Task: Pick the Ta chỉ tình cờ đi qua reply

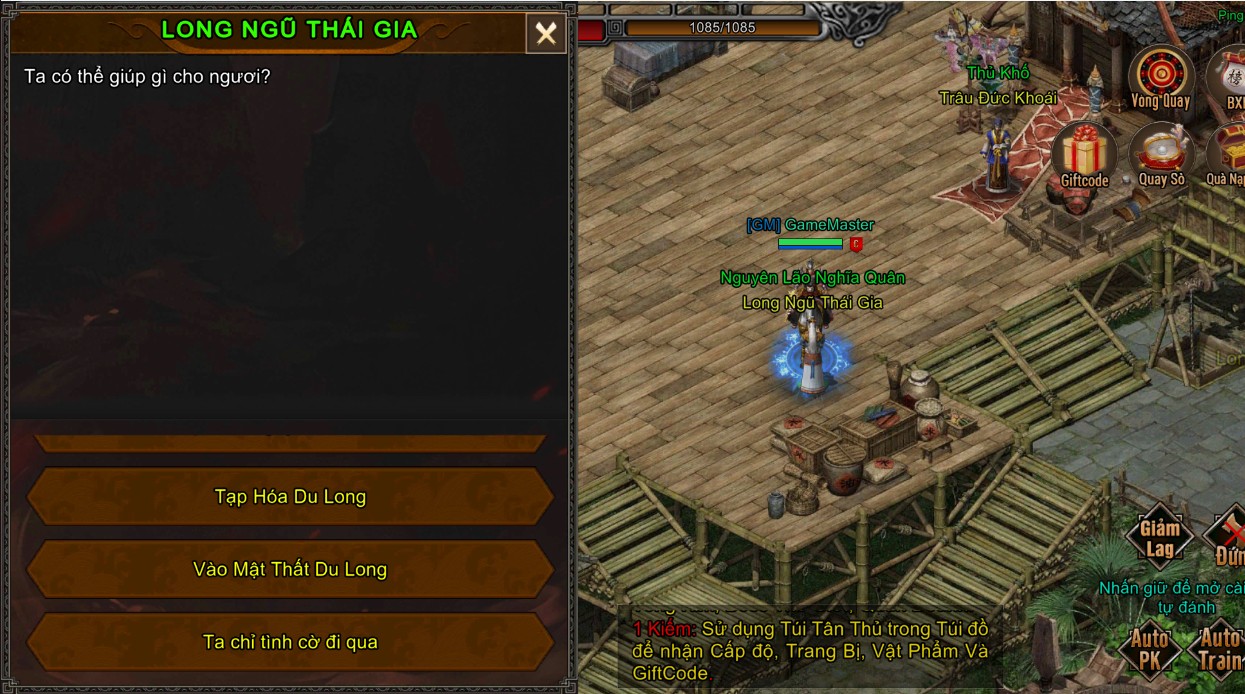Action: (x=290, y=642)
